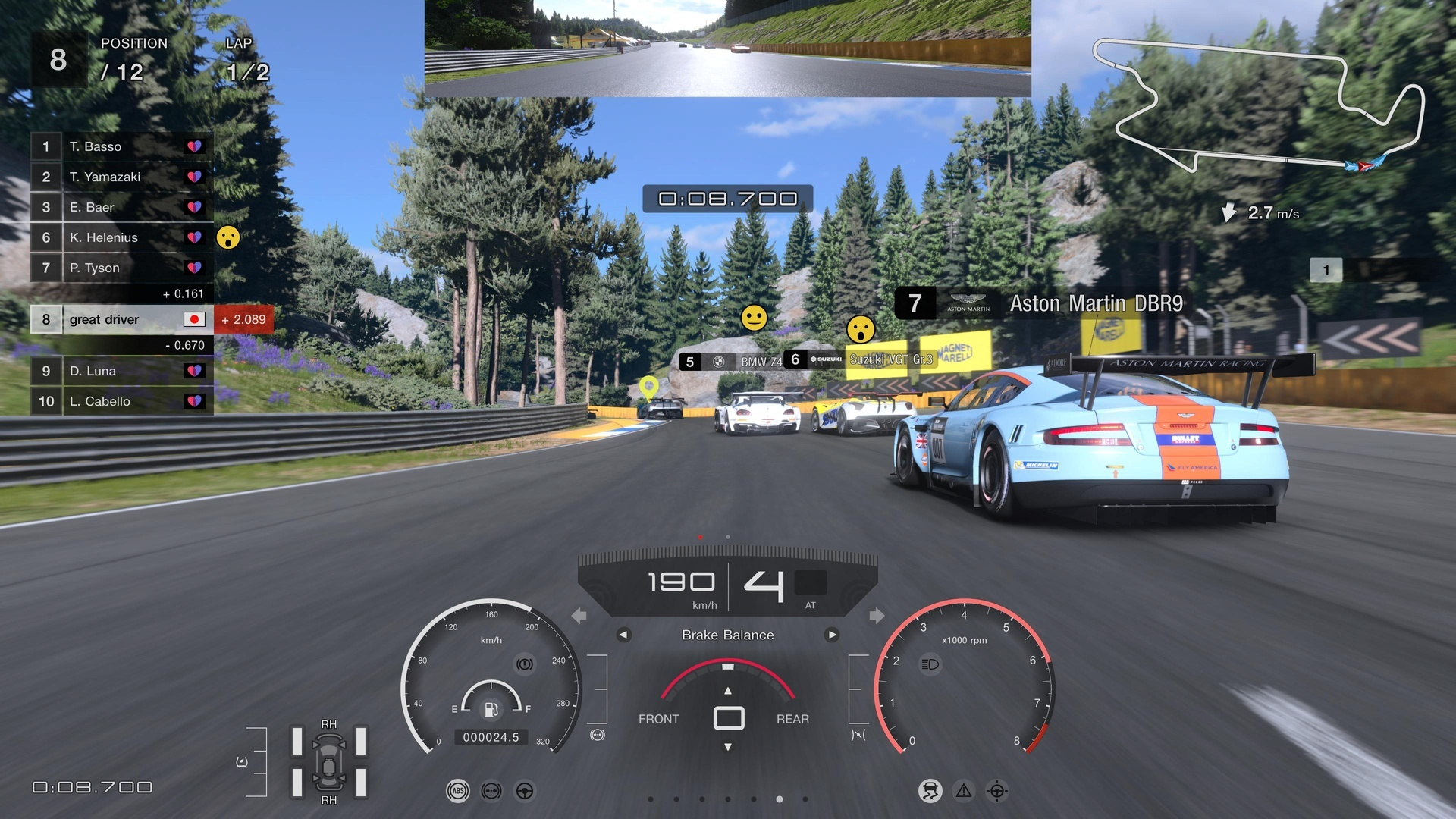Shift brake balance up toward front
The height and width of the screenshot is (819, 1456).
coord(728,691)
